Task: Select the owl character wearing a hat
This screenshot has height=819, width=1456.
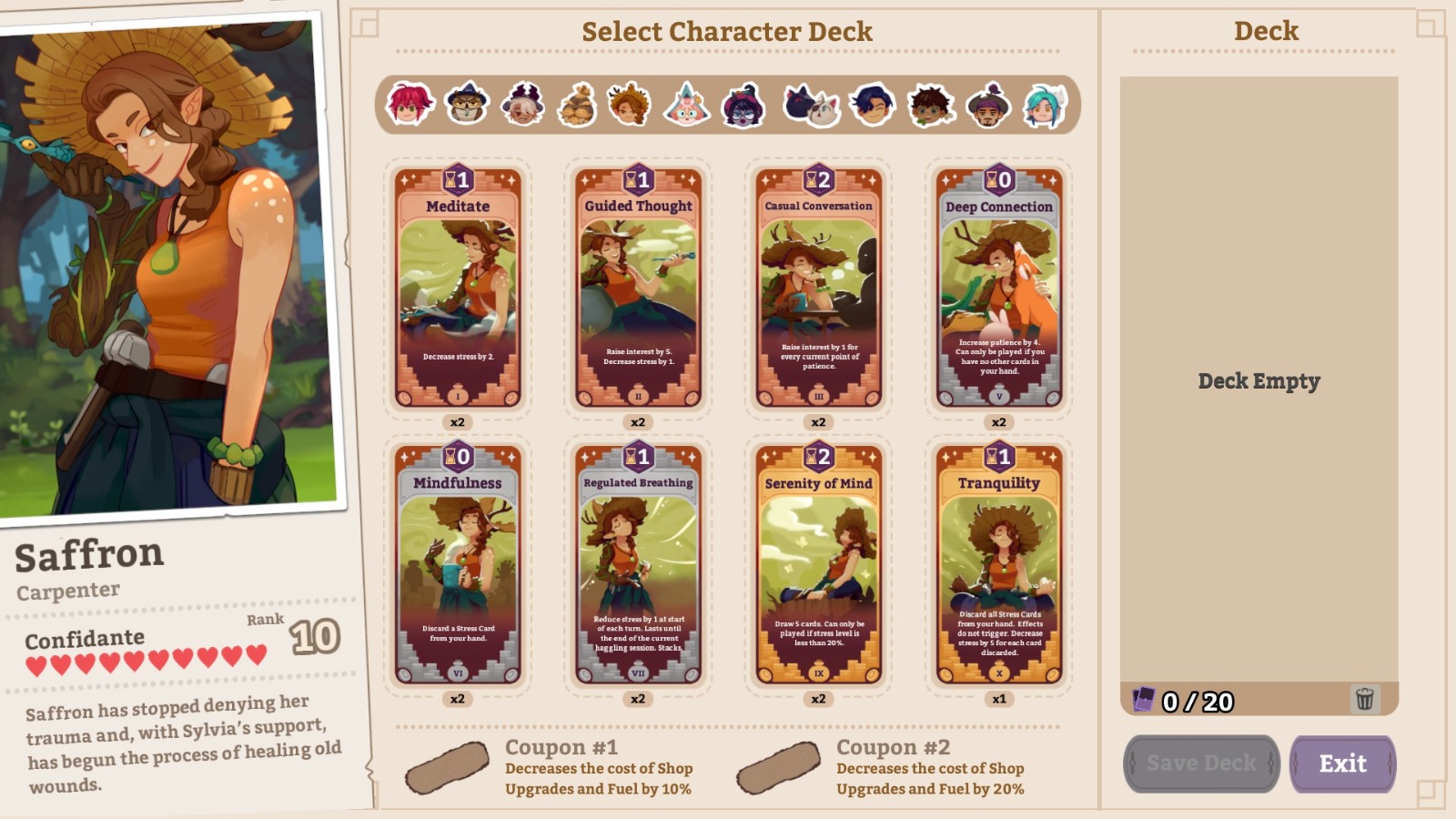Action: [467, 105]
